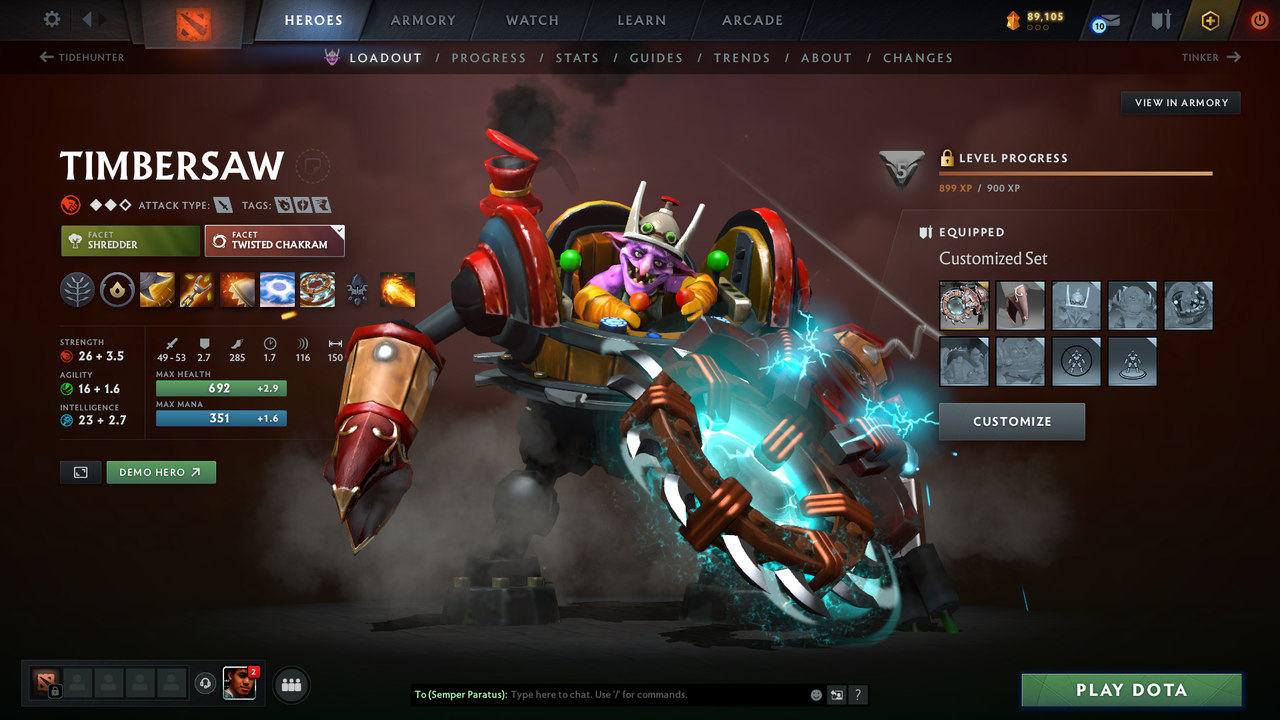Open DEMO HERO mode
This screenshot has height=720, width=1280.
pos(161,472)
